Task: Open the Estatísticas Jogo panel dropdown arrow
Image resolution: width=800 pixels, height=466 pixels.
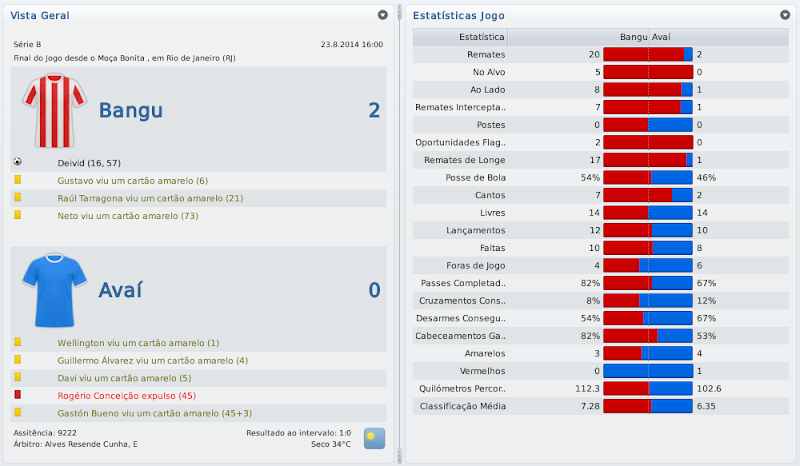Action: pos(784,15)
